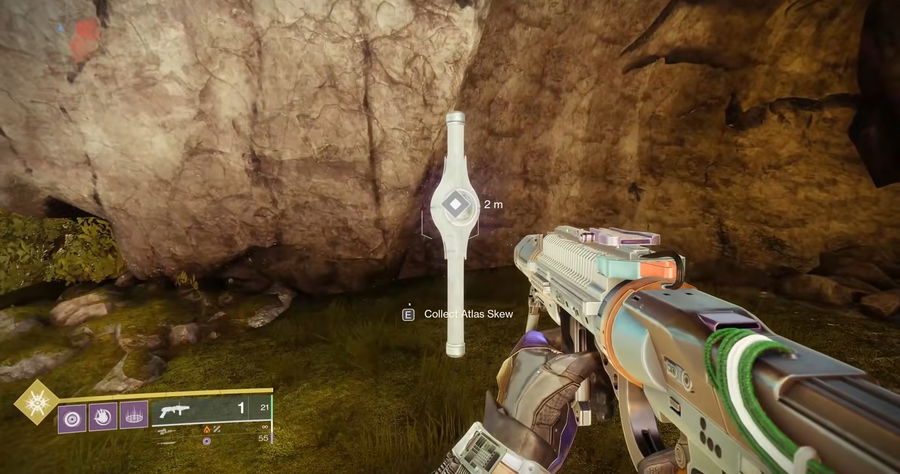Click the Atlas Skew diamond waypoint marker
This screenshot has width=900, height=474.
tap(455, 206)
